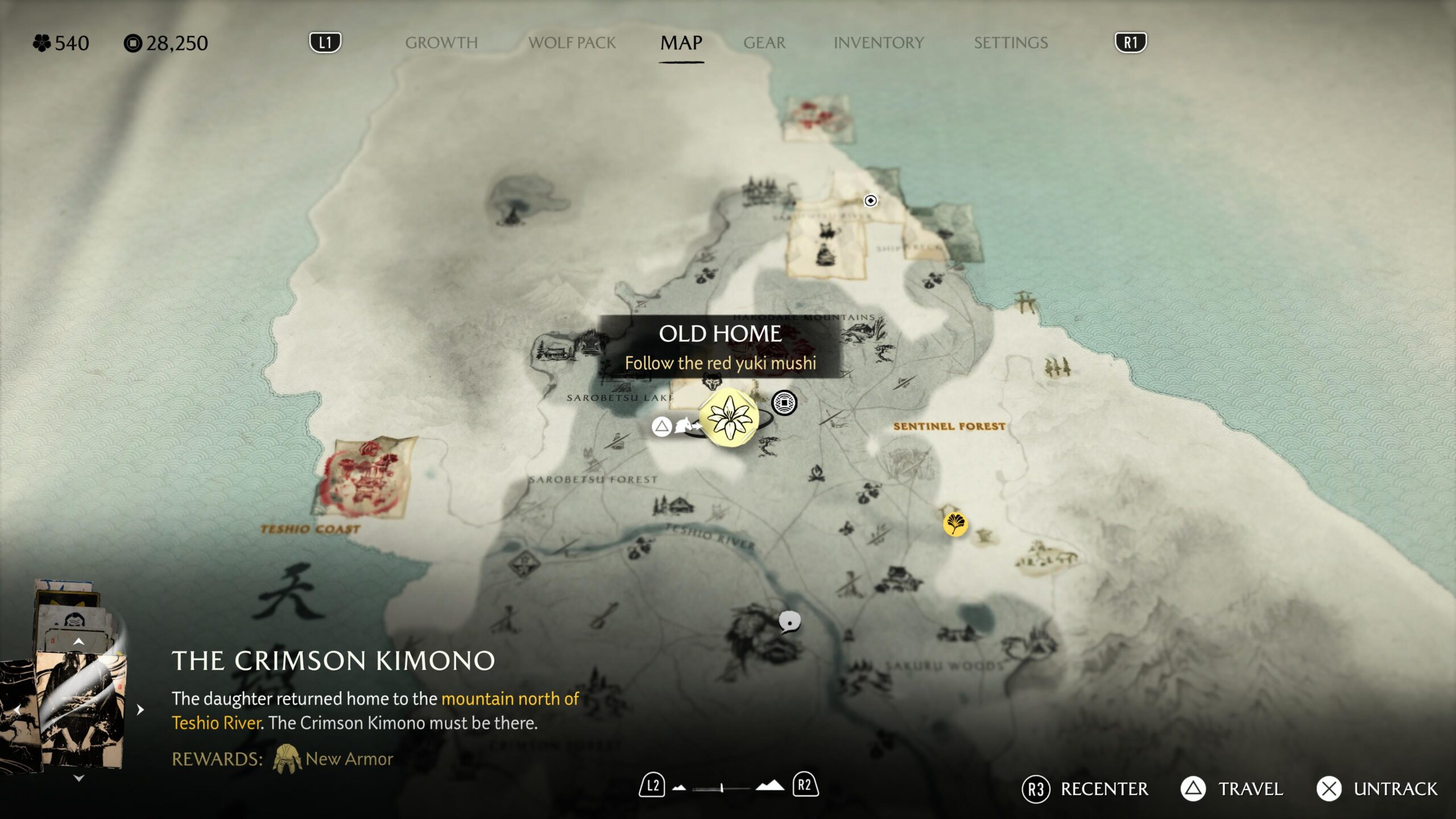Click the coin marker beside Old Home
This screenshot has height=819, width=1456.
point(784,403)
